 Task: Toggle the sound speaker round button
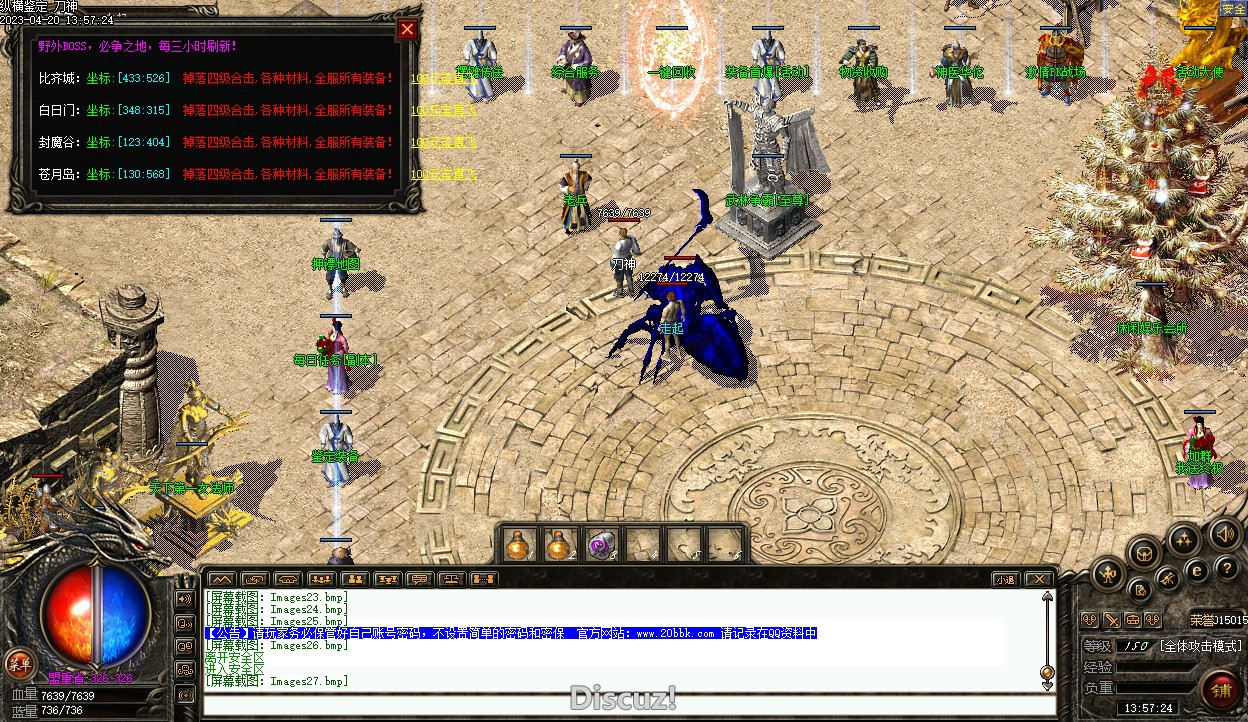click(1224, 535)
